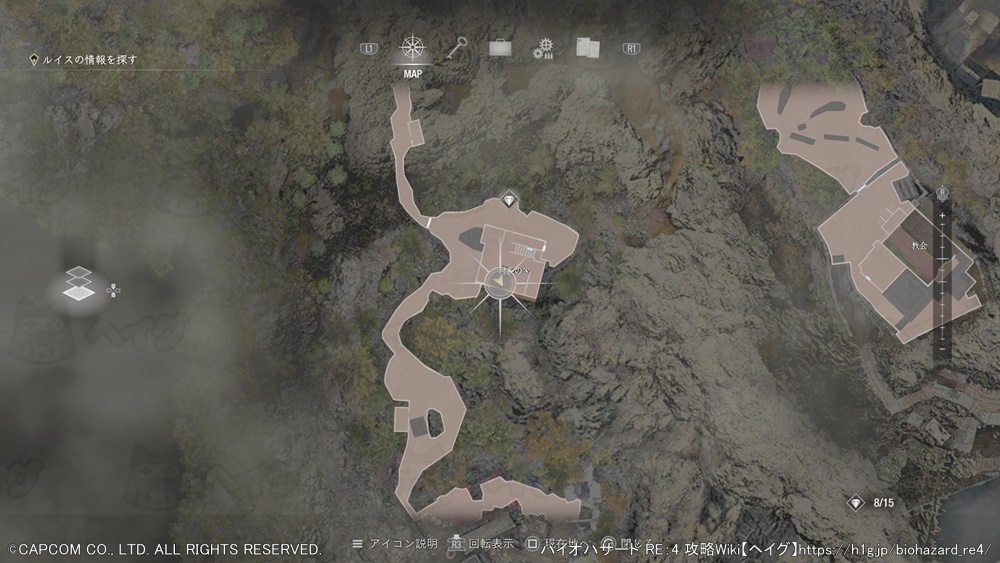Switch to the files documents tab
The width and height of the screenshot is (1000, 563).
(x=588, y=47)
